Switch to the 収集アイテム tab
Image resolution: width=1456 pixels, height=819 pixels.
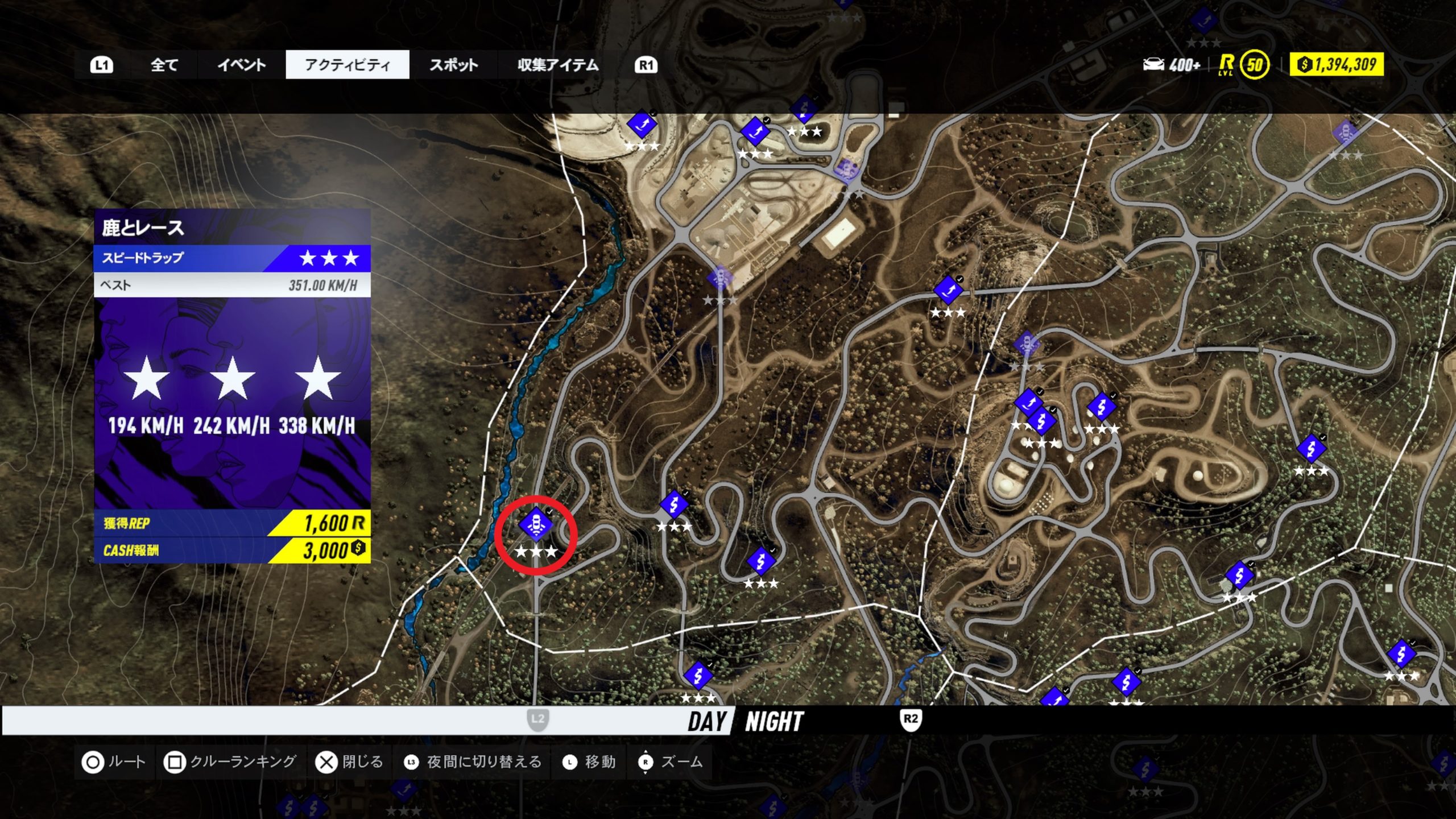coord(558,65)
